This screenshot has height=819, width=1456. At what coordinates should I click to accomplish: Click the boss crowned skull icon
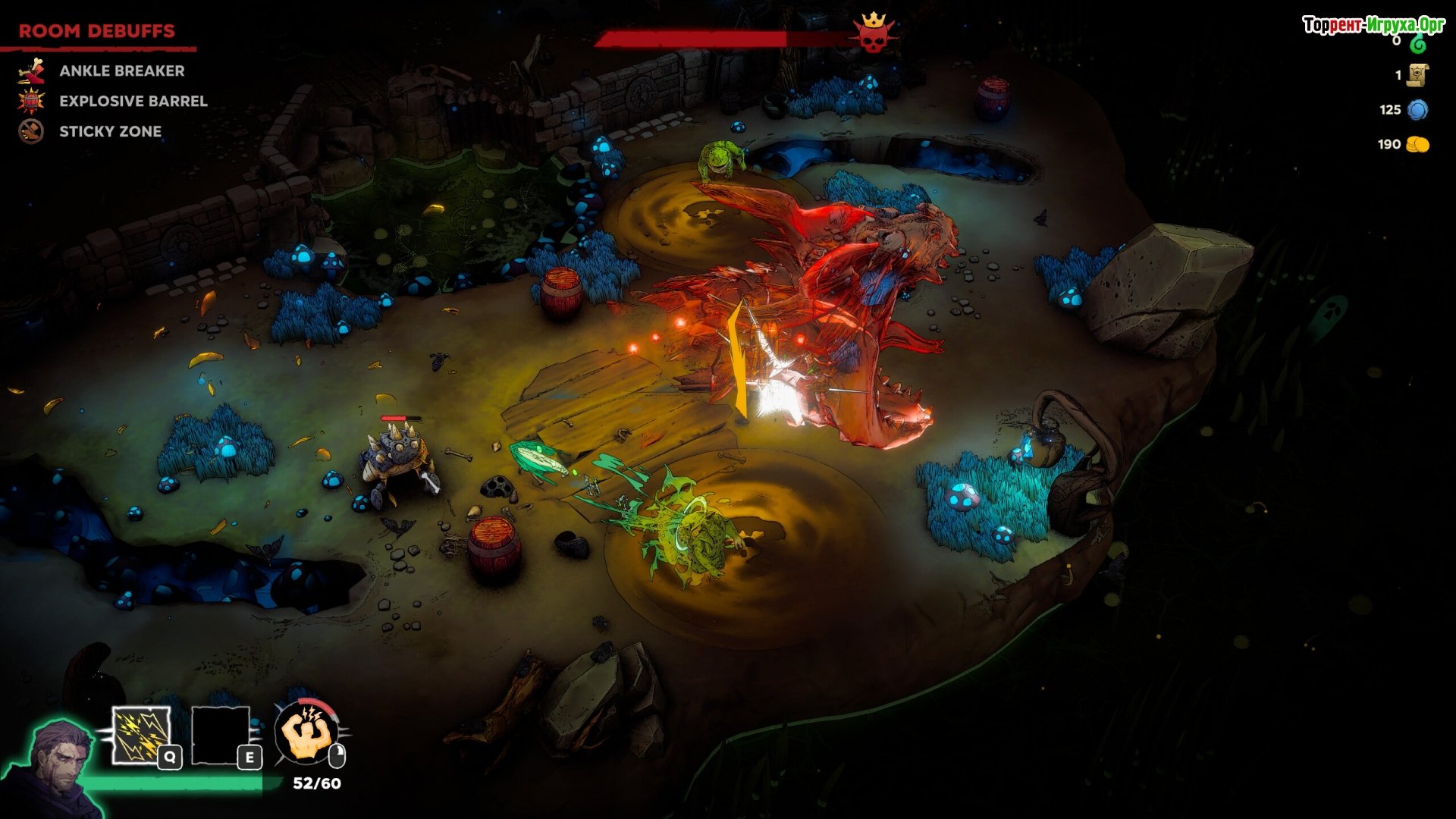tap(873, 34)
